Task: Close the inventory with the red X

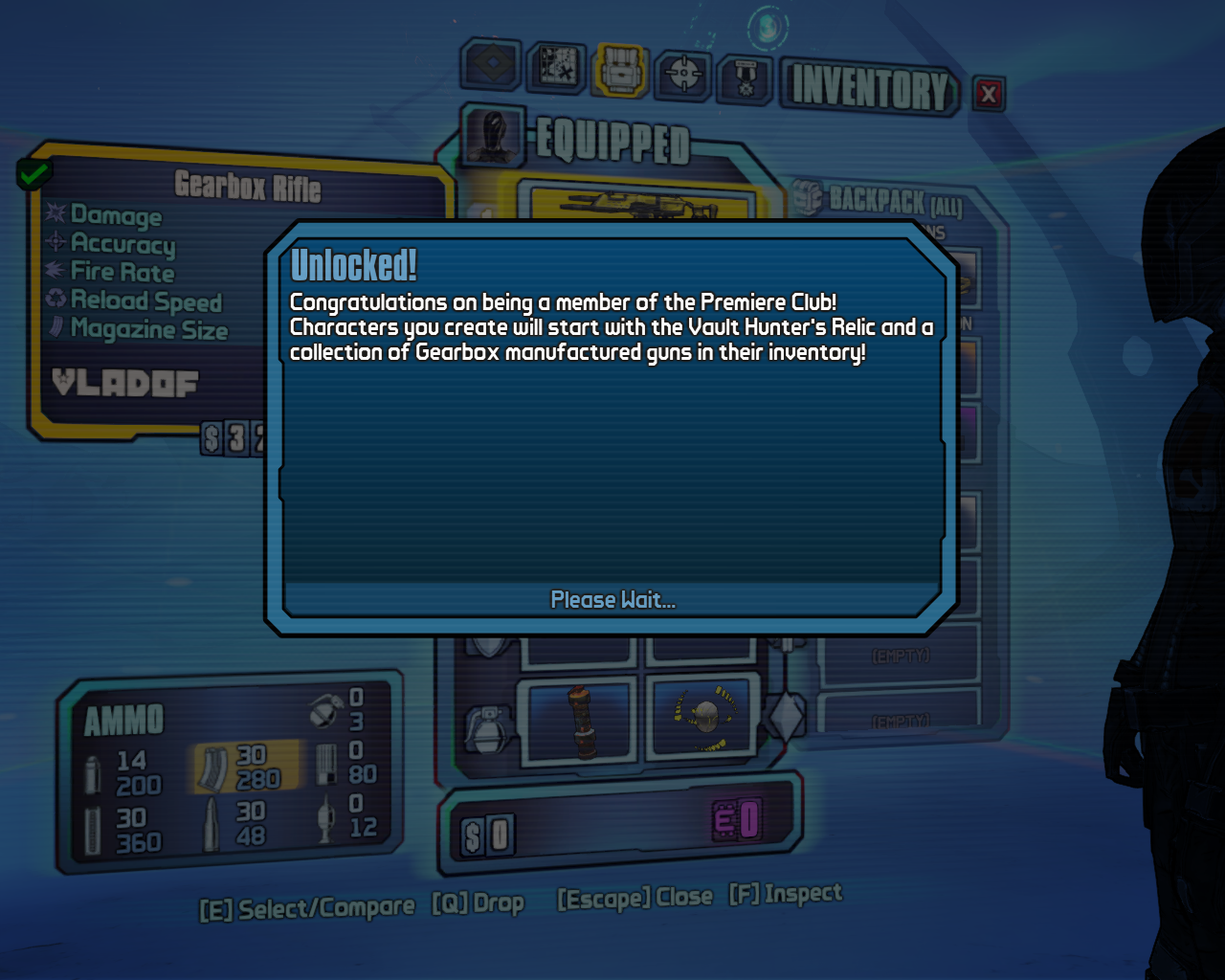Action: (x=989, y=94)
